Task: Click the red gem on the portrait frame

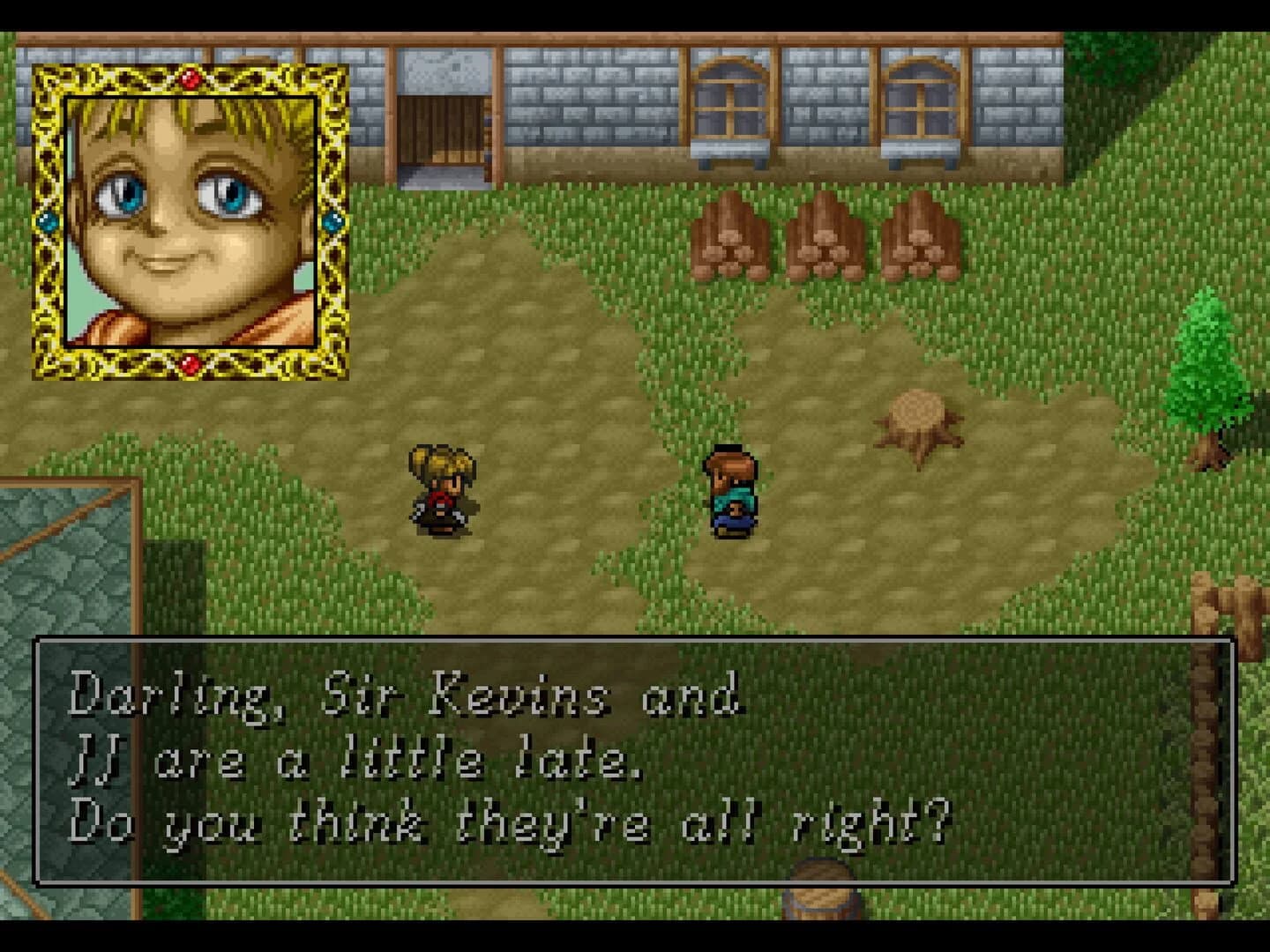Action: (x=190, y=77)
